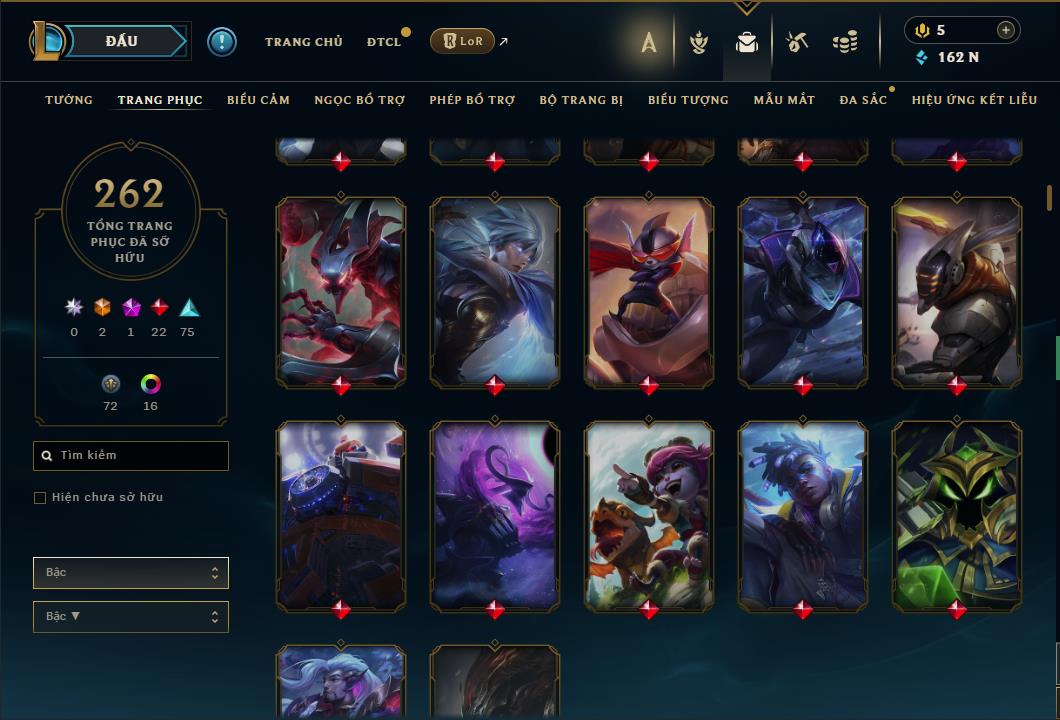Open the TRANG CHỦ home page
The width and height of the screenshot is (1060, 720).
pyautogui.click(x=303, y=42)
